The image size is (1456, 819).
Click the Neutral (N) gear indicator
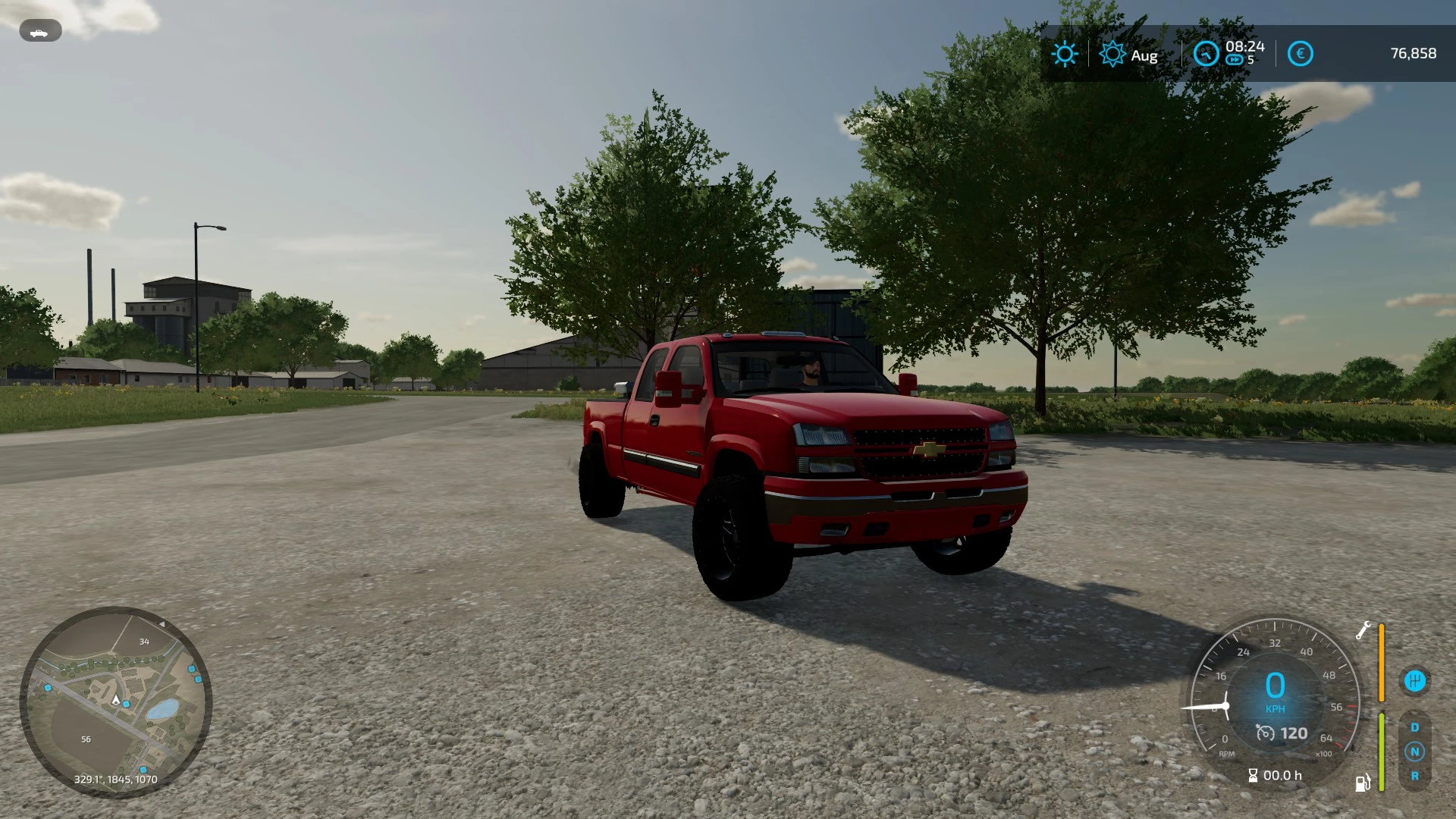[1415, 752]
